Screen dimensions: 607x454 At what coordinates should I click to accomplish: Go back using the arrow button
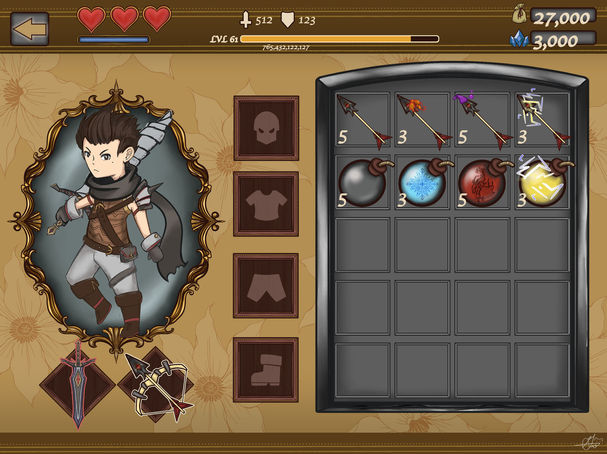[x=30, y=27]
